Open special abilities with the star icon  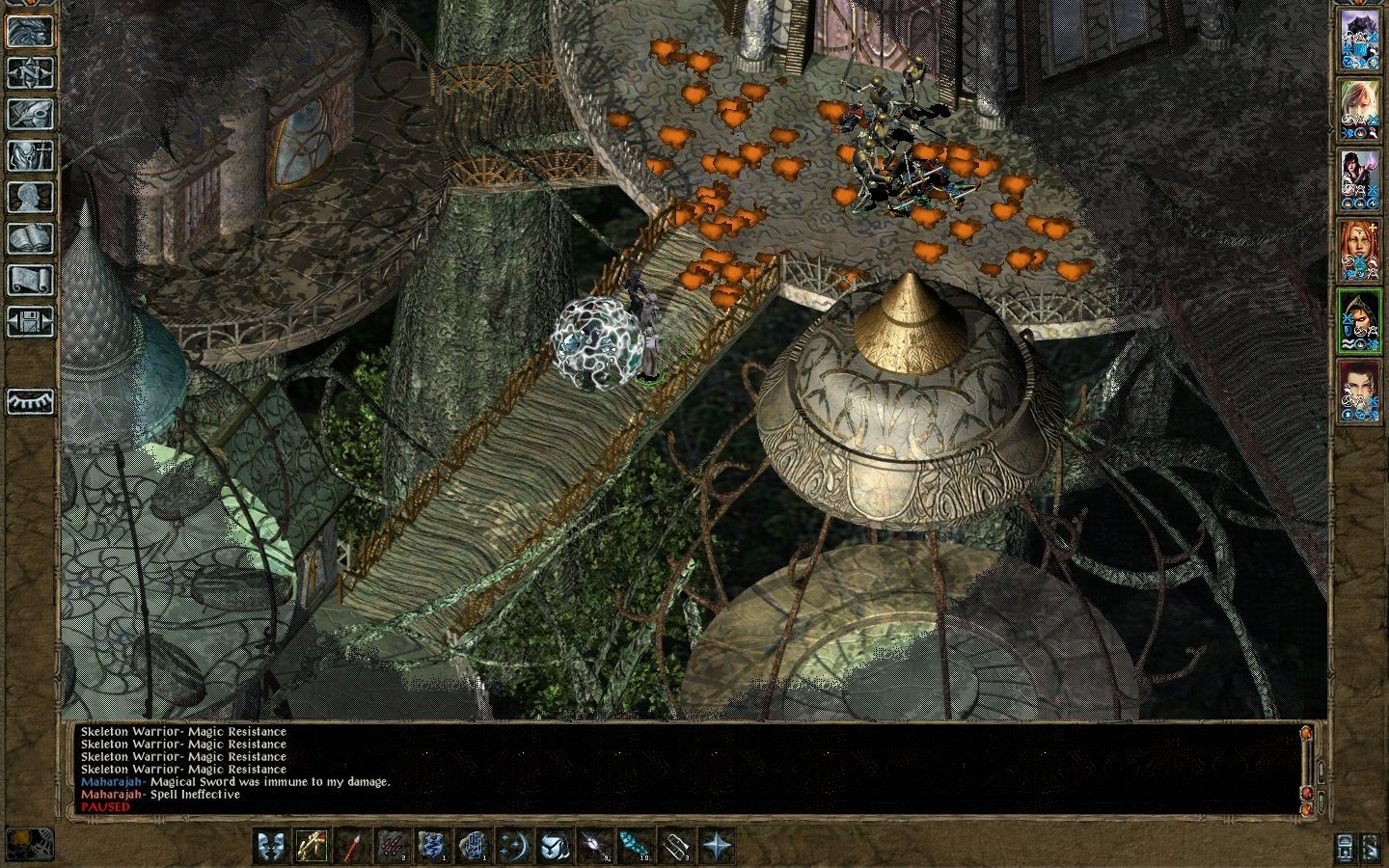coord(717,846)
